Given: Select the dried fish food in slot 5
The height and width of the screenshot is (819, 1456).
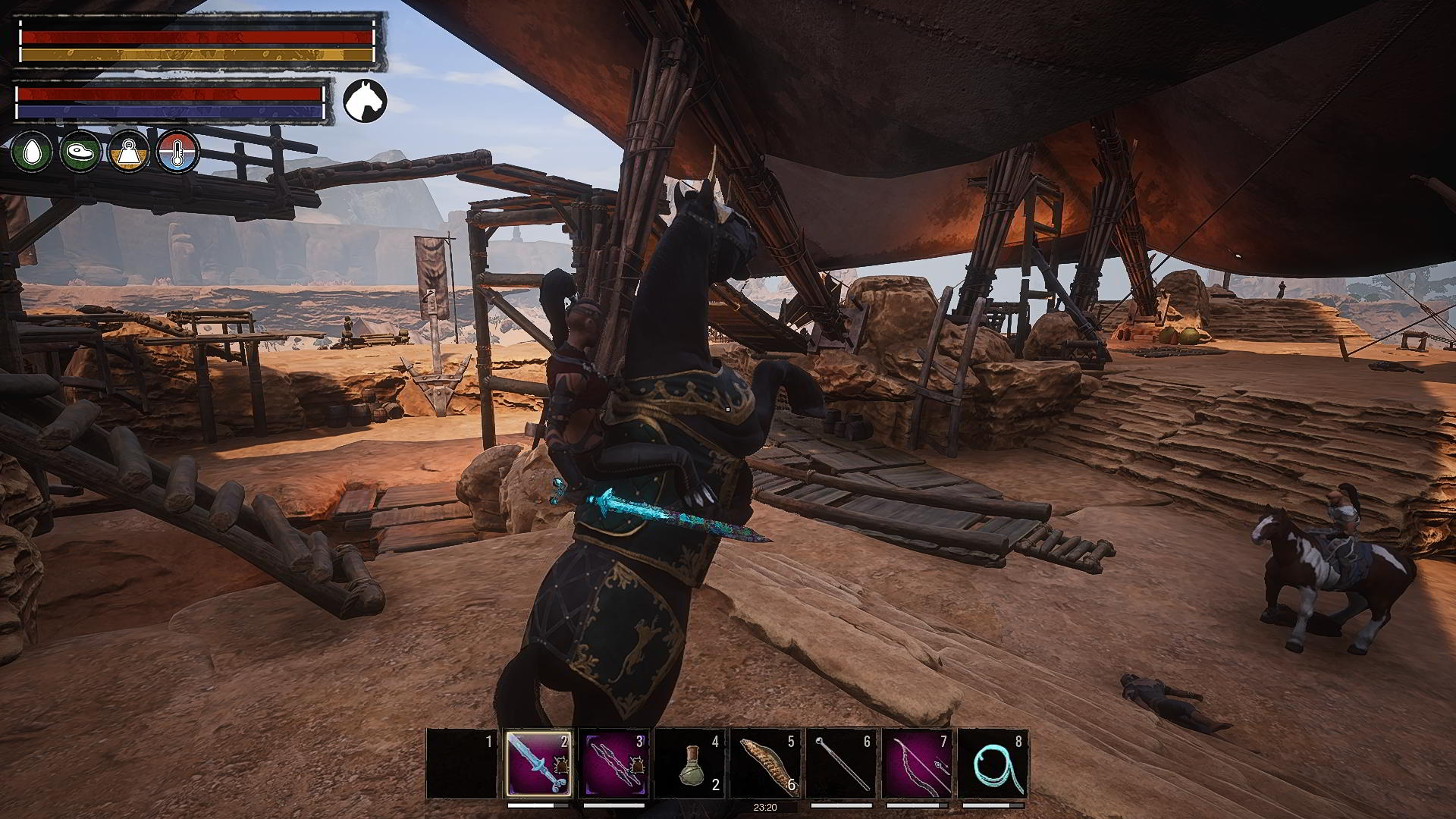Looking at the screenshot, I should pos(765,764).
